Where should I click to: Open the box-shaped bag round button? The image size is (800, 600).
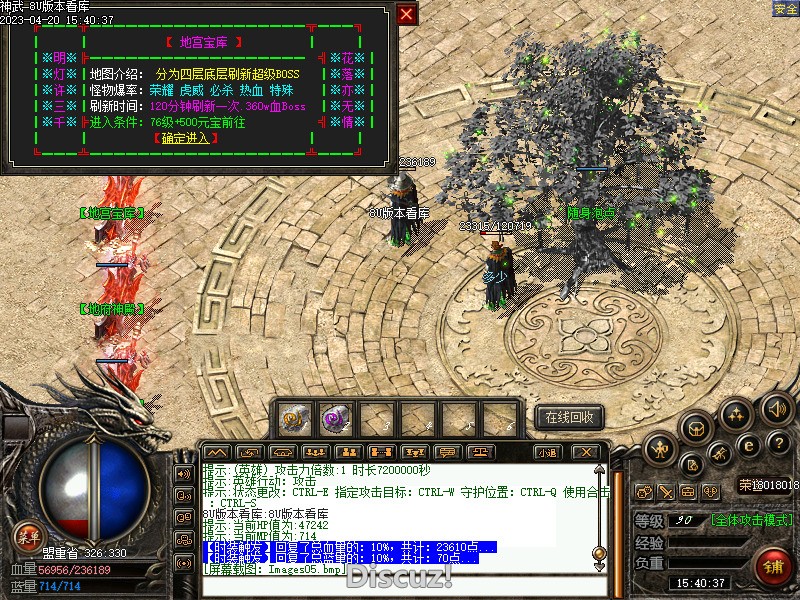pos(695,427)
